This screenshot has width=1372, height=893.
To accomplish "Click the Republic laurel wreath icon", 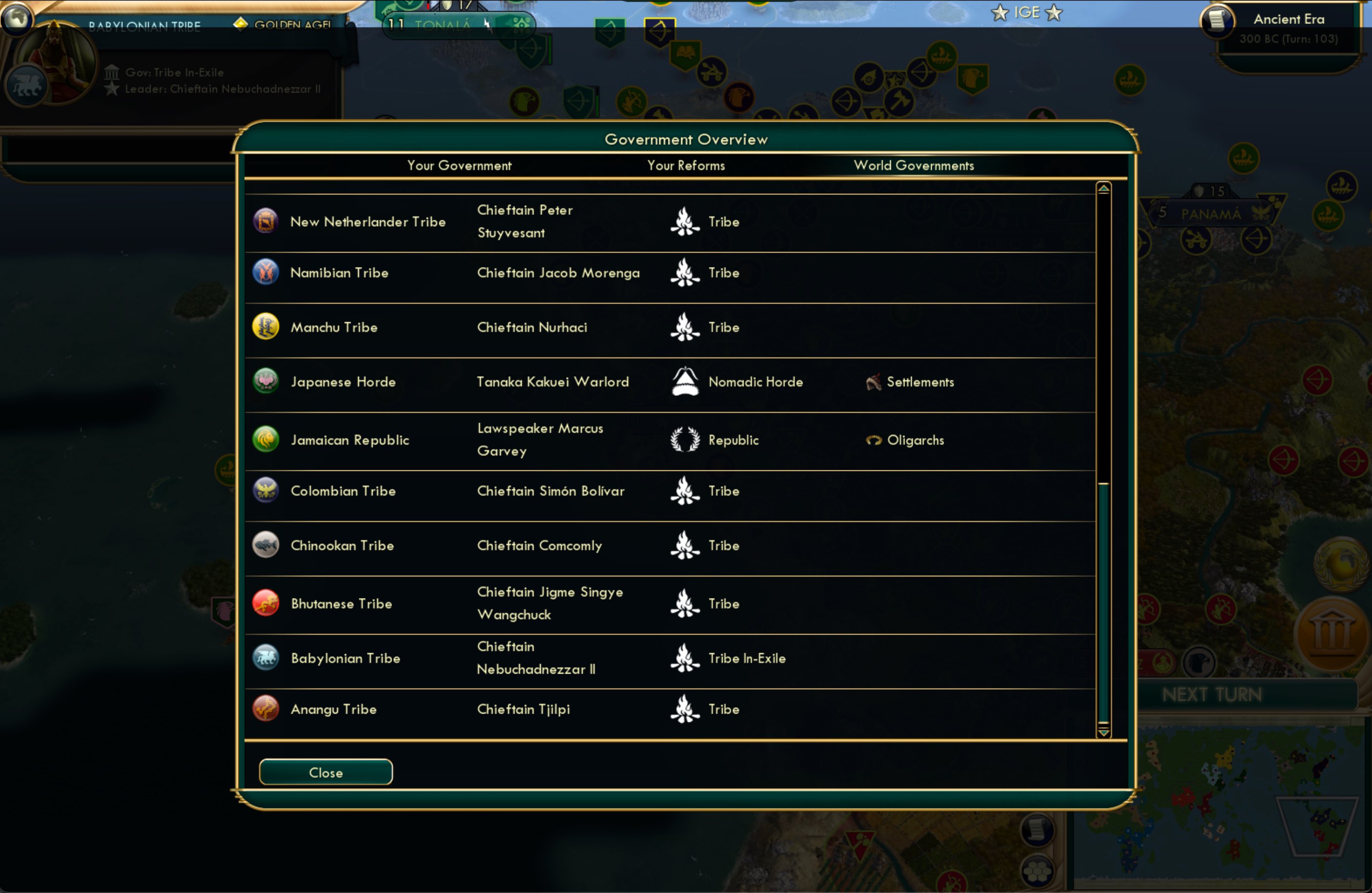I will (685, 439).
